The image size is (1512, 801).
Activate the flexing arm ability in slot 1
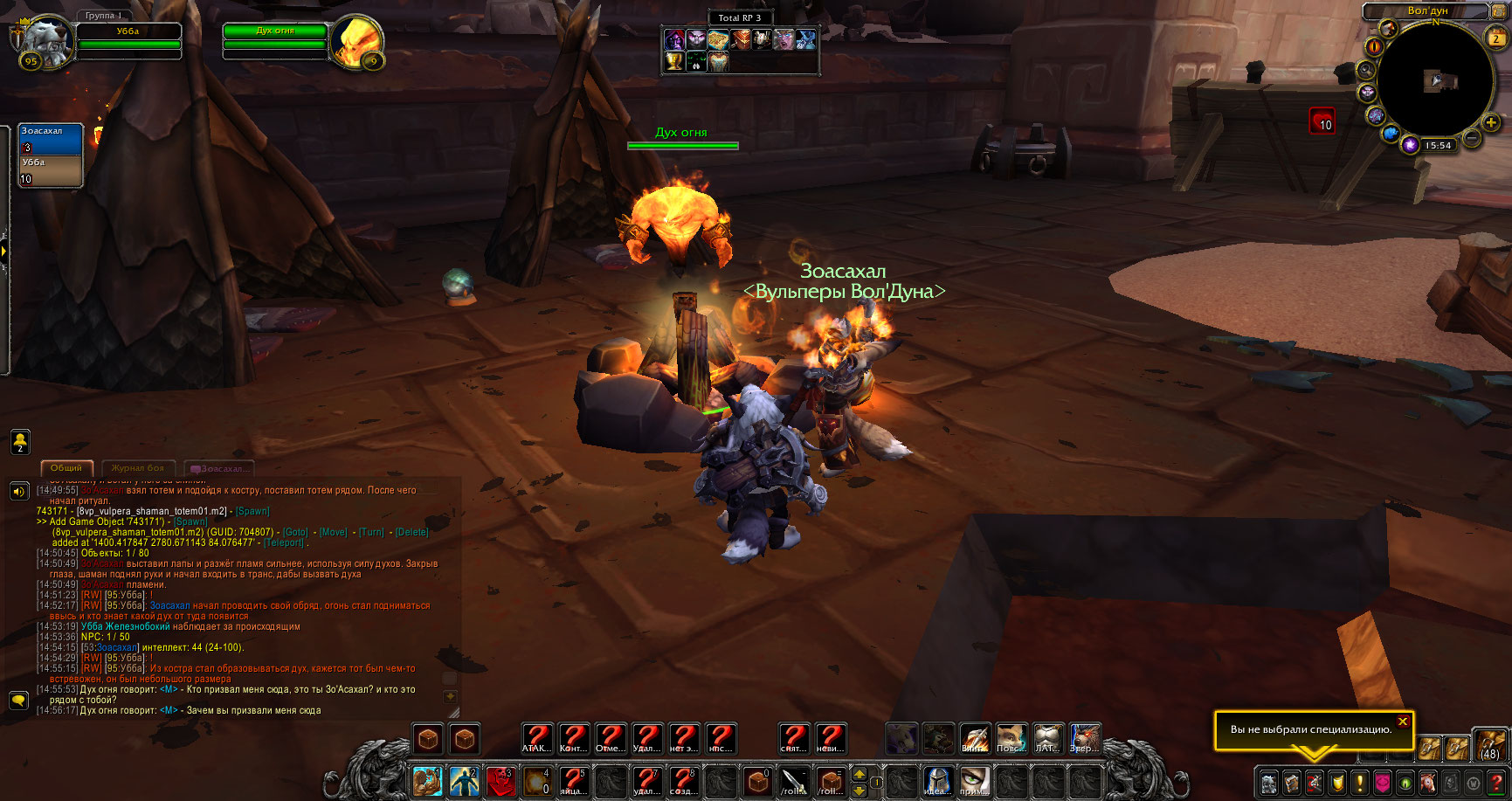[x=427, y=781]
